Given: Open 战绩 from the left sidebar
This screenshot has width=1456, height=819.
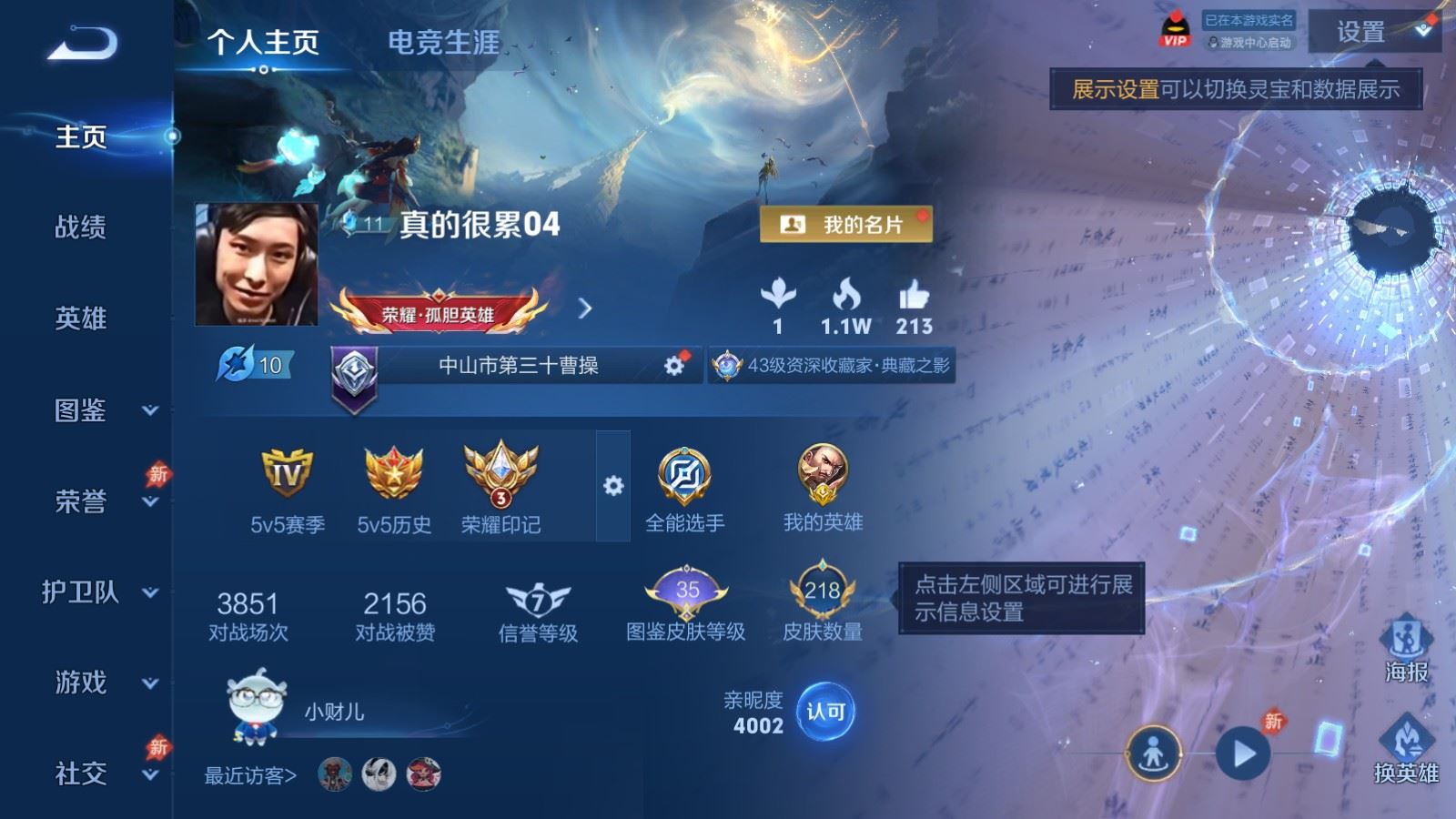Looking at the screenshot, I should coord(80,227).
